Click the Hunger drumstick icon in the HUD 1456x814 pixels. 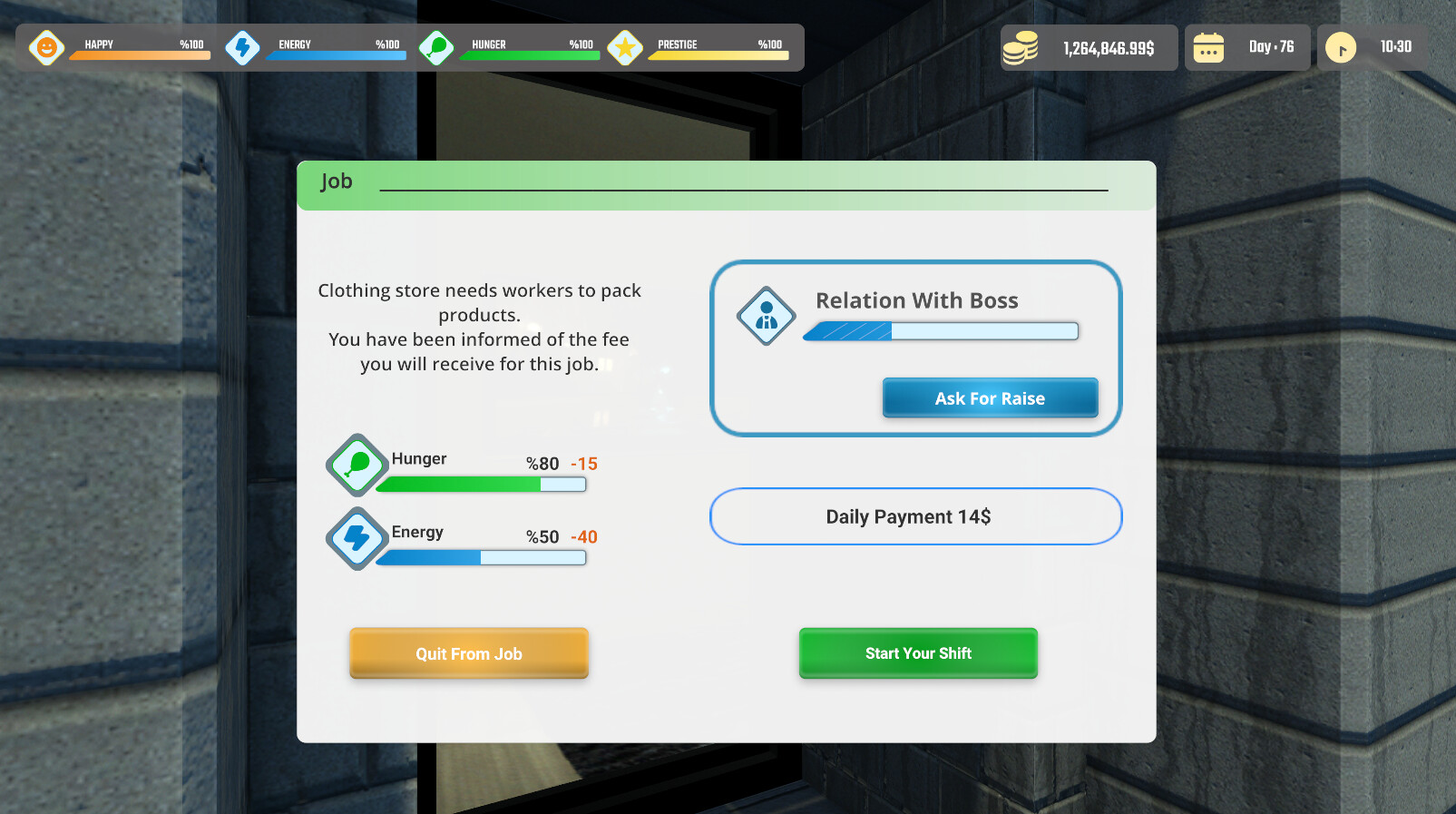click(436, 47)
